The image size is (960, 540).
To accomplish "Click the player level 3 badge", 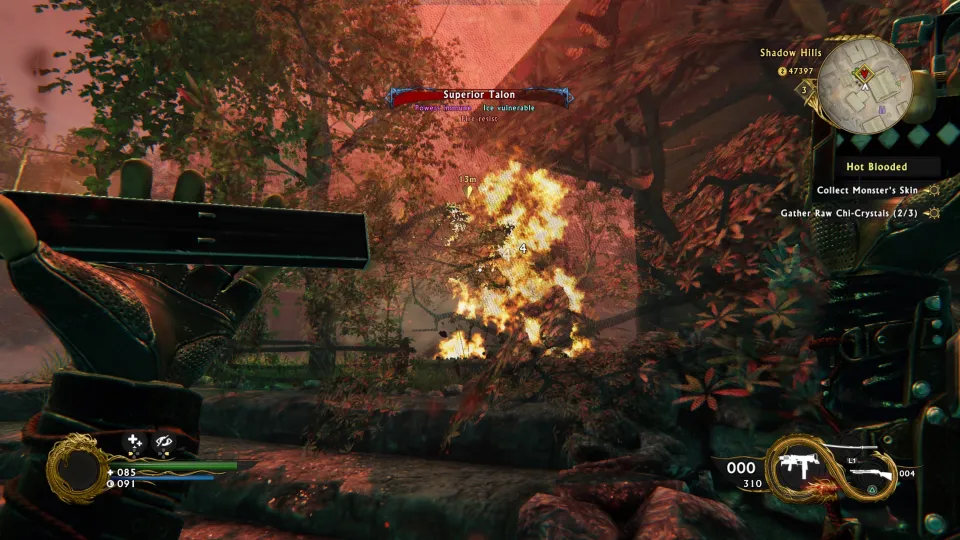I will click(x=804, y=89).
